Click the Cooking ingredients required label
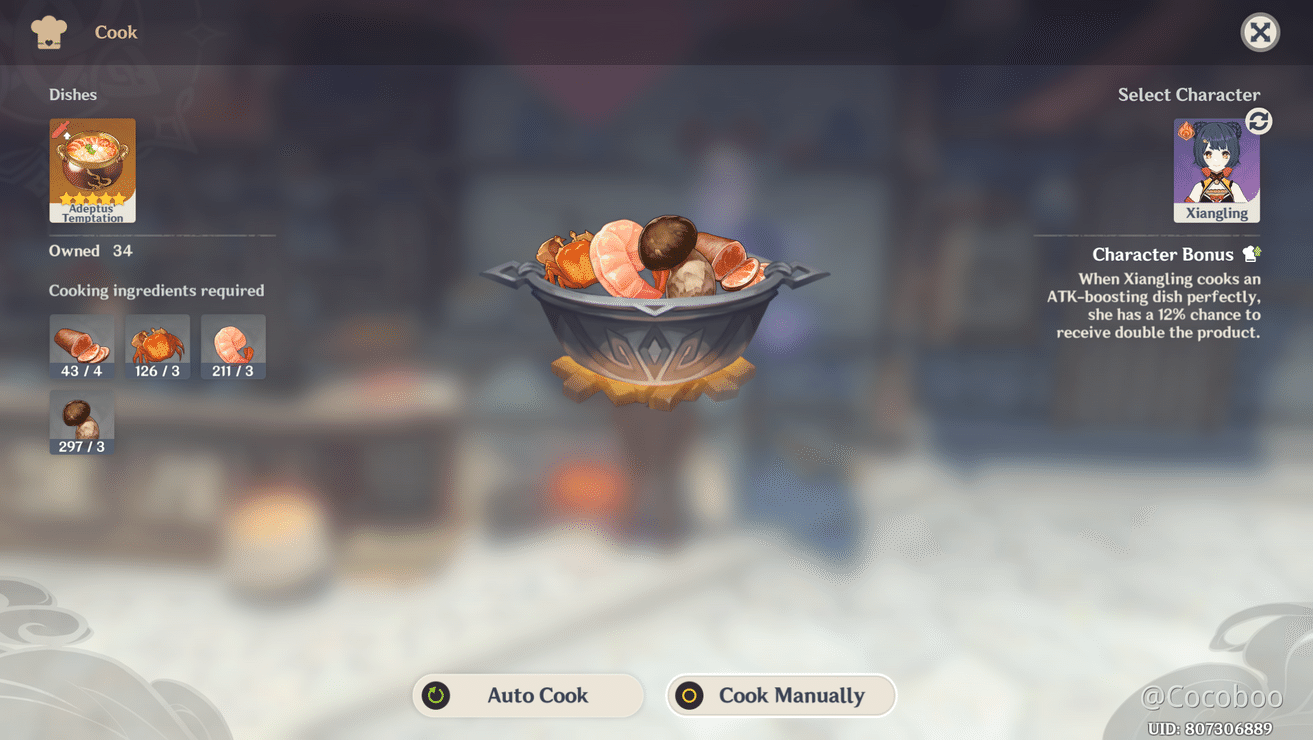Screen dimensions: 1313x740 [156, 290]
